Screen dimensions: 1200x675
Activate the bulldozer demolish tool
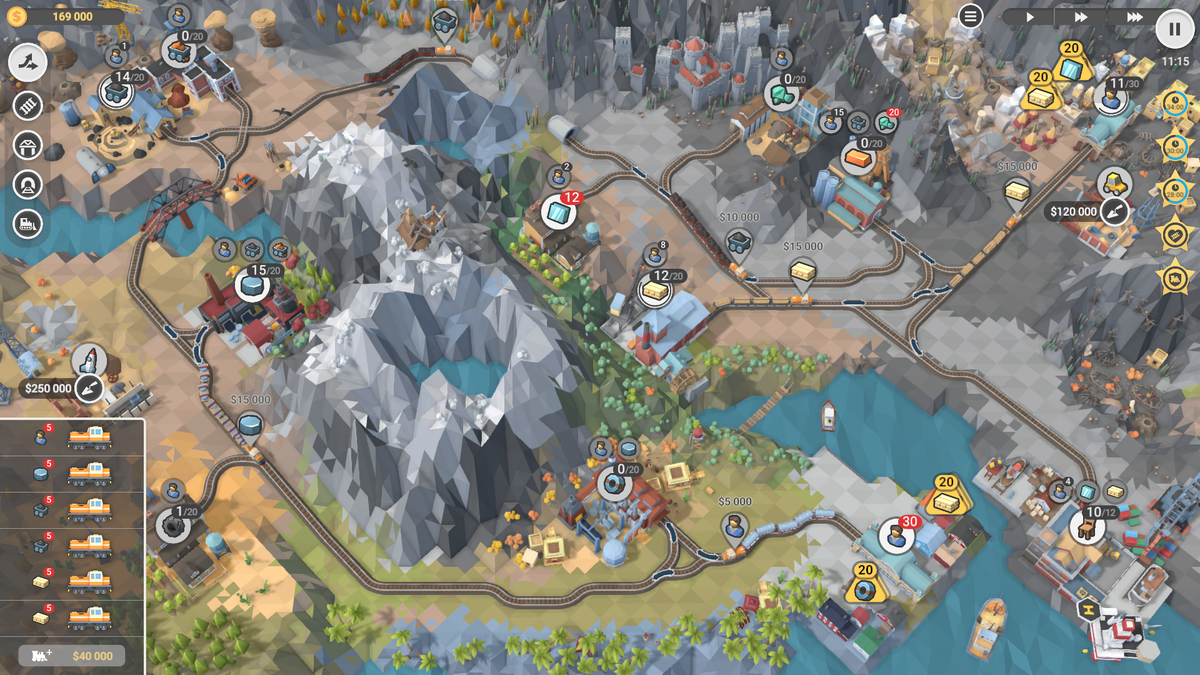coord(28,224)
